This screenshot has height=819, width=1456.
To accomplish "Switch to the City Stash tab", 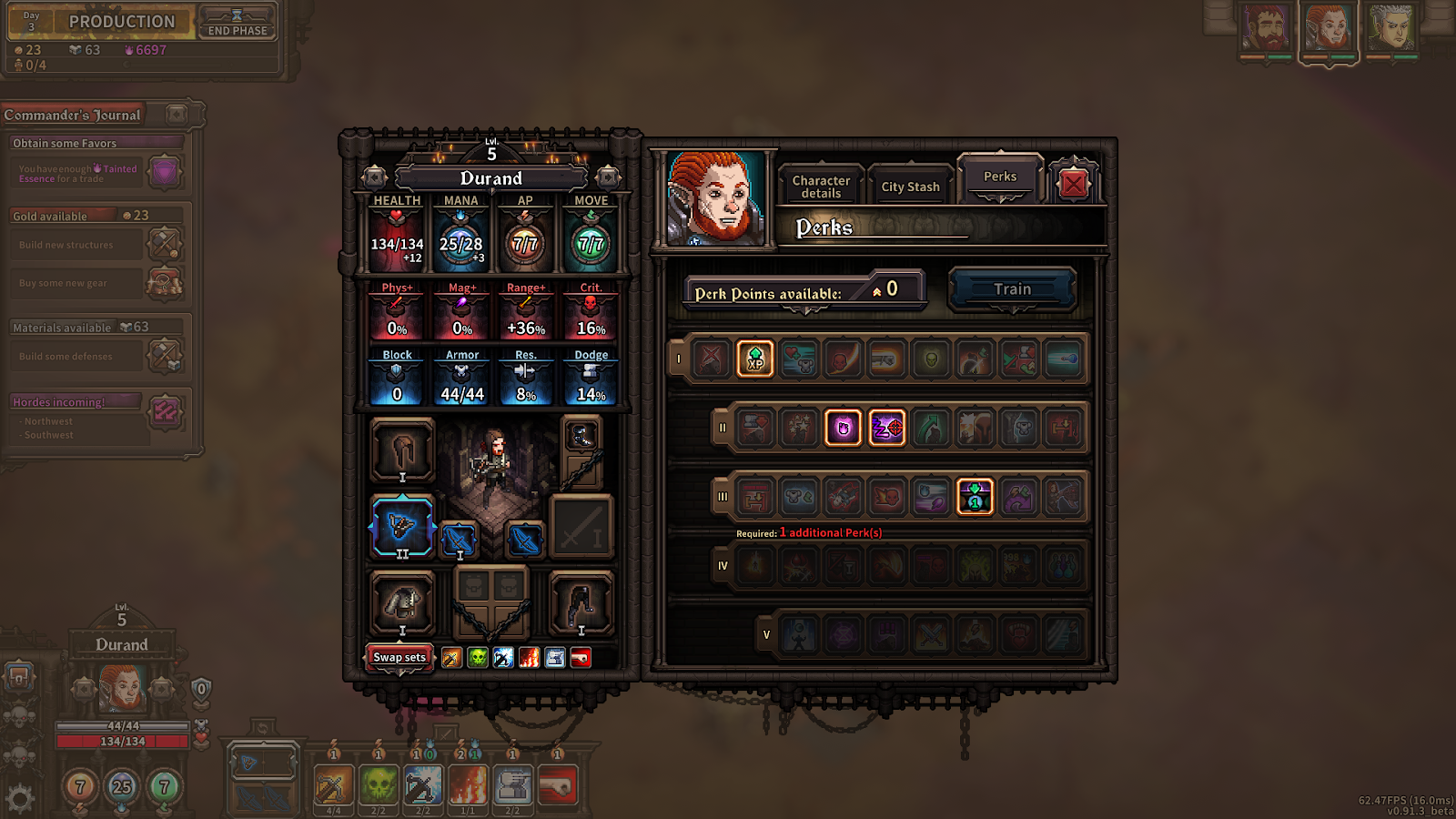I will (910, 187).
